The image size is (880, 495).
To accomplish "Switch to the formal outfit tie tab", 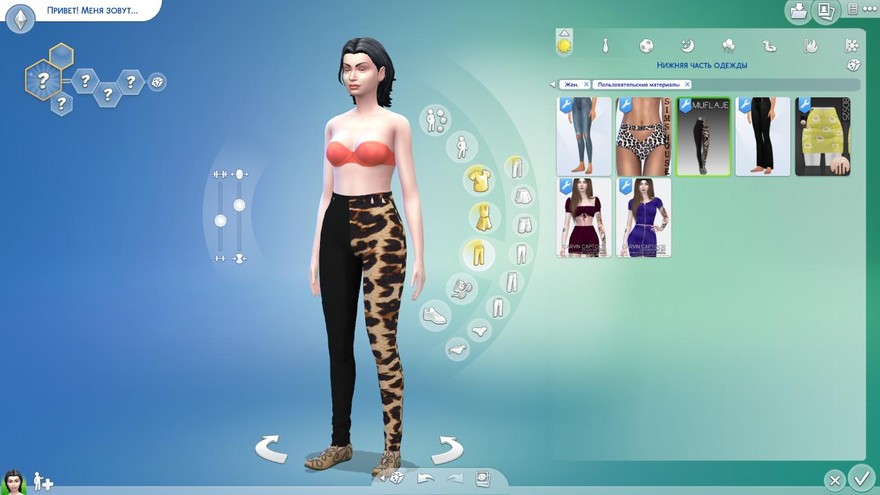I will click(x=605, y=45).
